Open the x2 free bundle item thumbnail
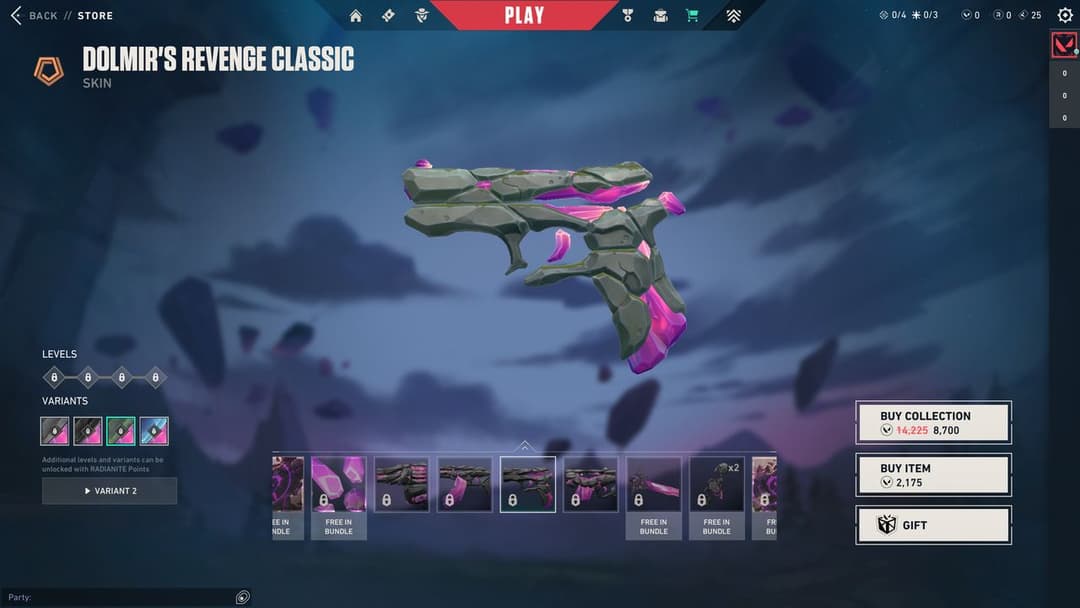1080x608 pixels. coord(716,485)
